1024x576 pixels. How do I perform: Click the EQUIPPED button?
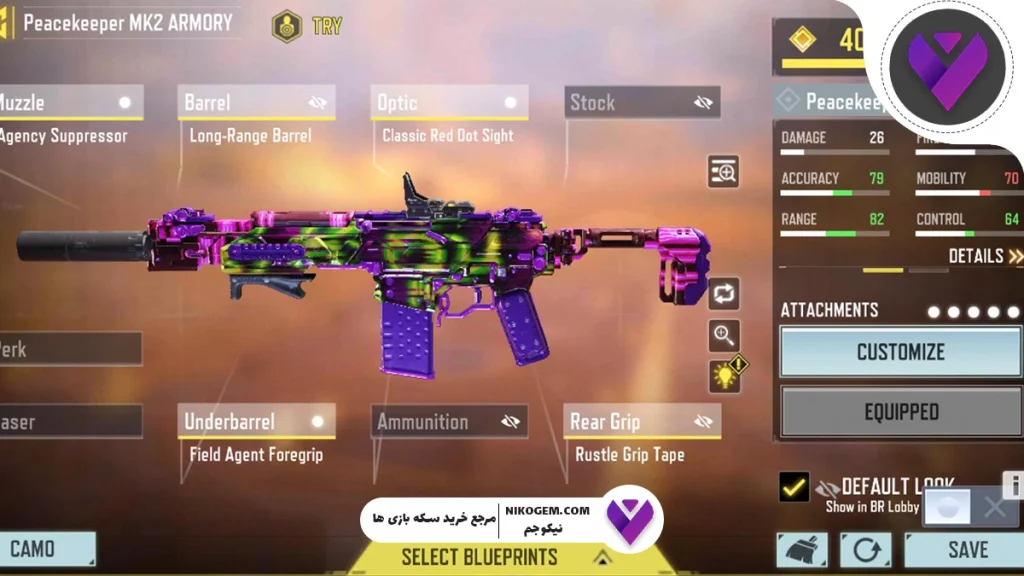point(900,412)
